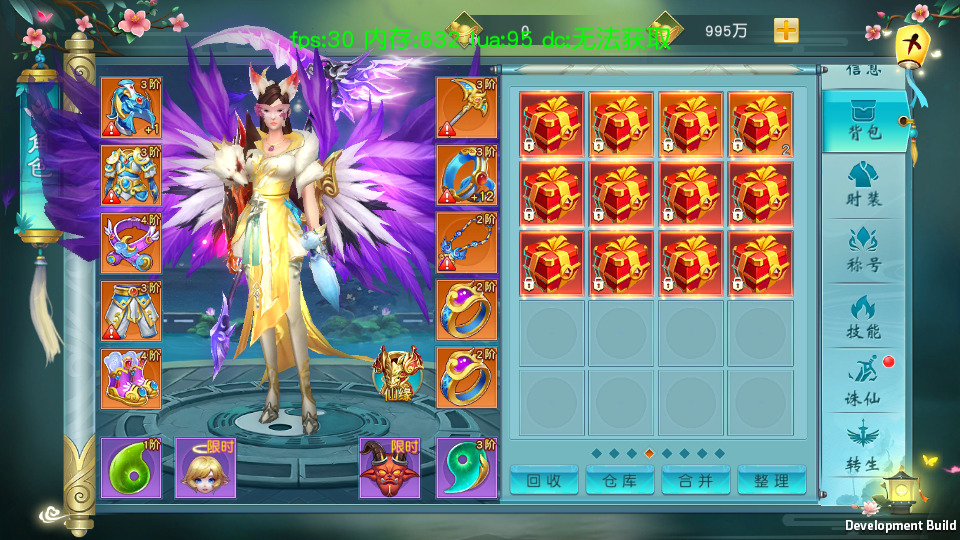Open the 称号 title tab
The height and width of the screenshot is (540, 960).
coord(863,250)
